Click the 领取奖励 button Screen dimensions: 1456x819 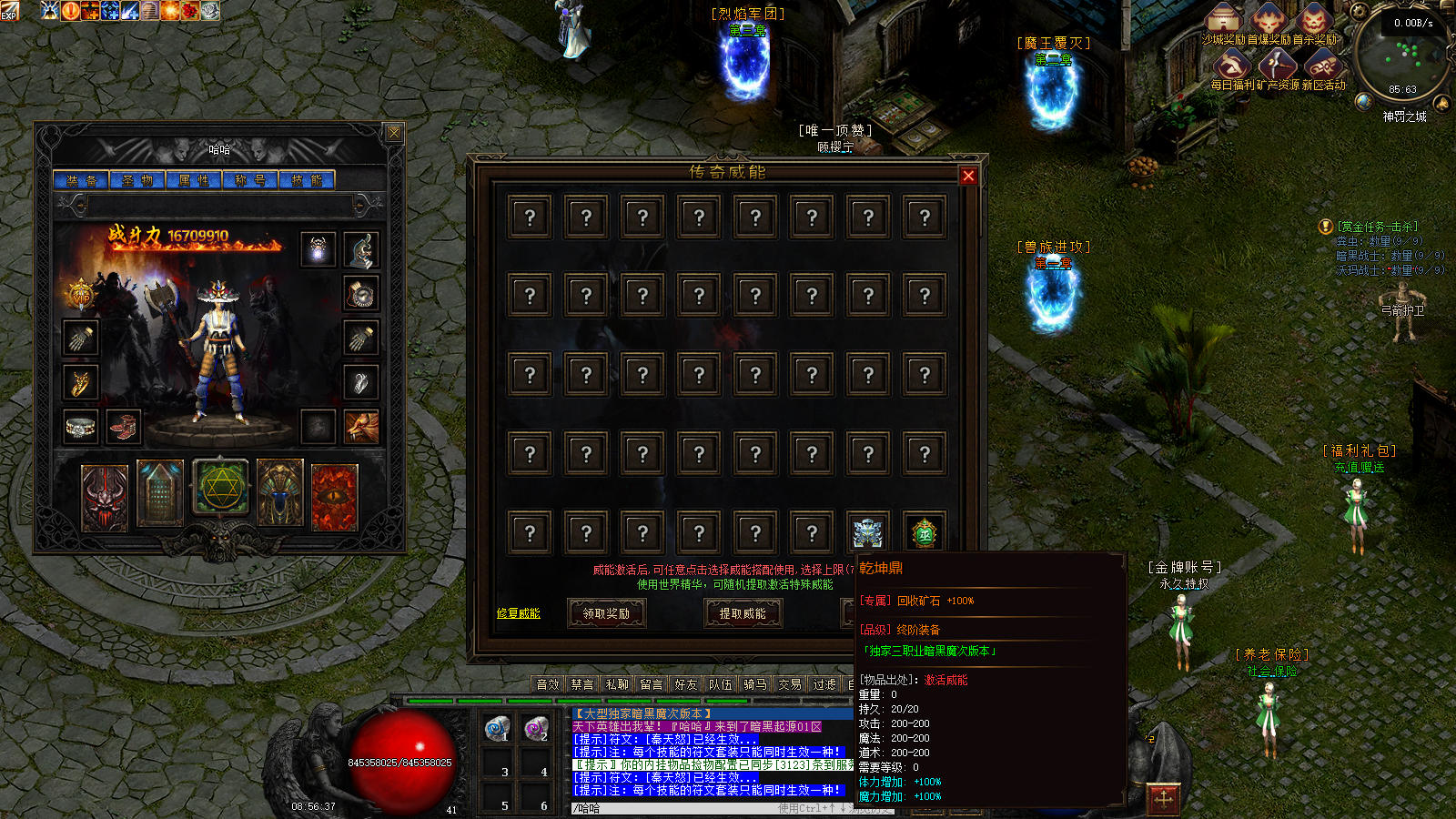pyautogui.click(x=606, y=613)
